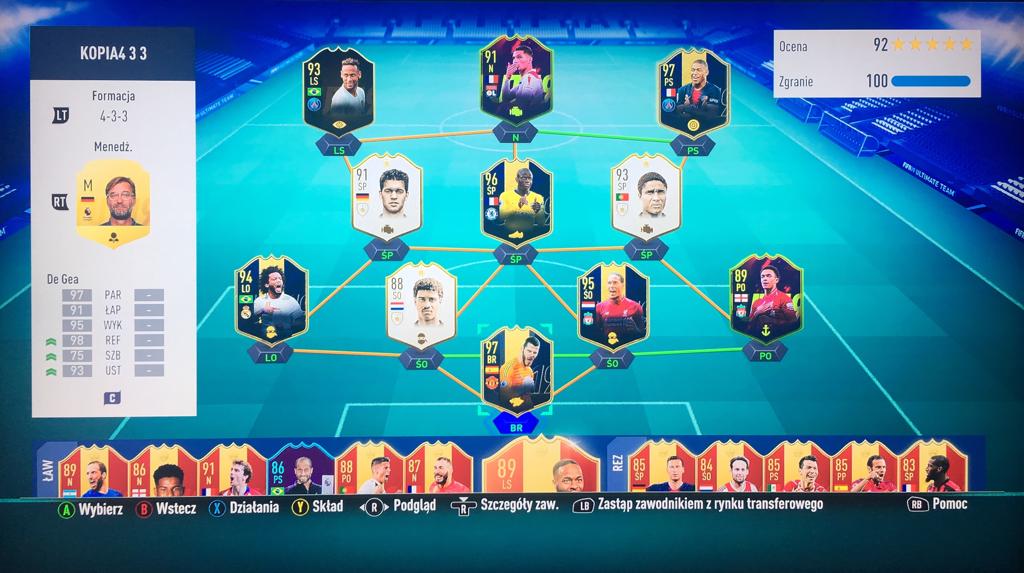This screenshot has width=1024, height=573.
Task: Select the 91-rated N forward card
Action: [x=515, y=80]
